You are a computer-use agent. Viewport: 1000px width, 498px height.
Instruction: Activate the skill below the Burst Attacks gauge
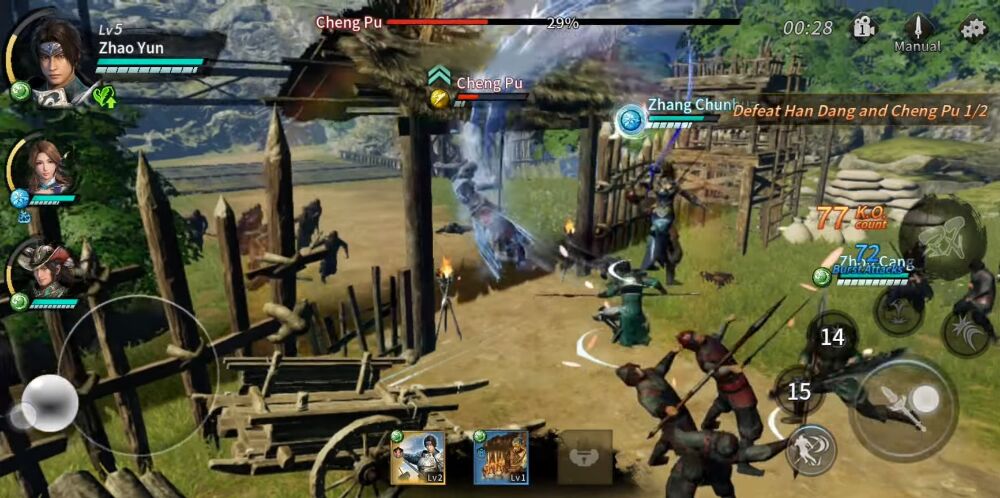point(897,310)
